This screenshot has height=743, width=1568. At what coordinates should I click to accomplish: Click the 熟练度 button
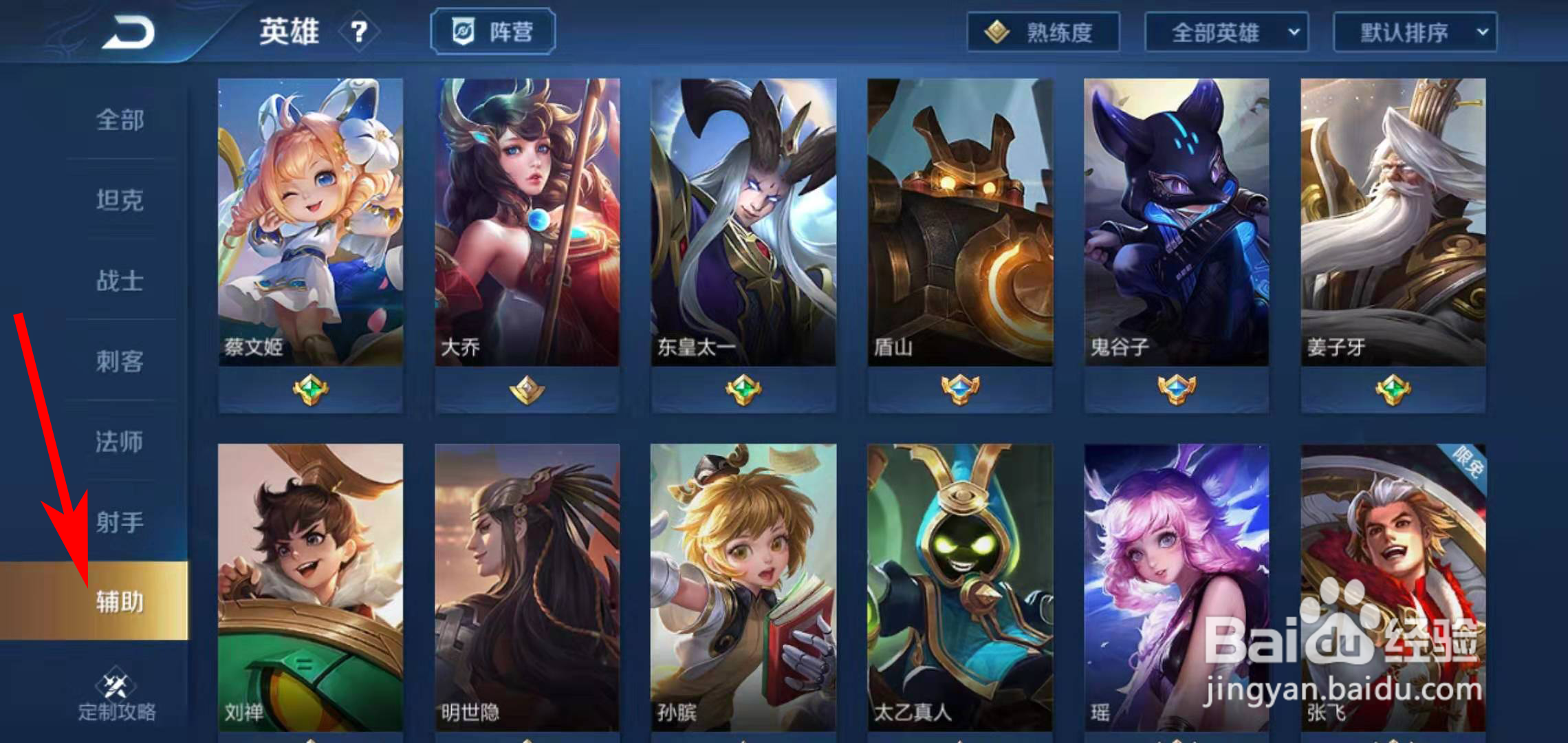pos(1043,32)
